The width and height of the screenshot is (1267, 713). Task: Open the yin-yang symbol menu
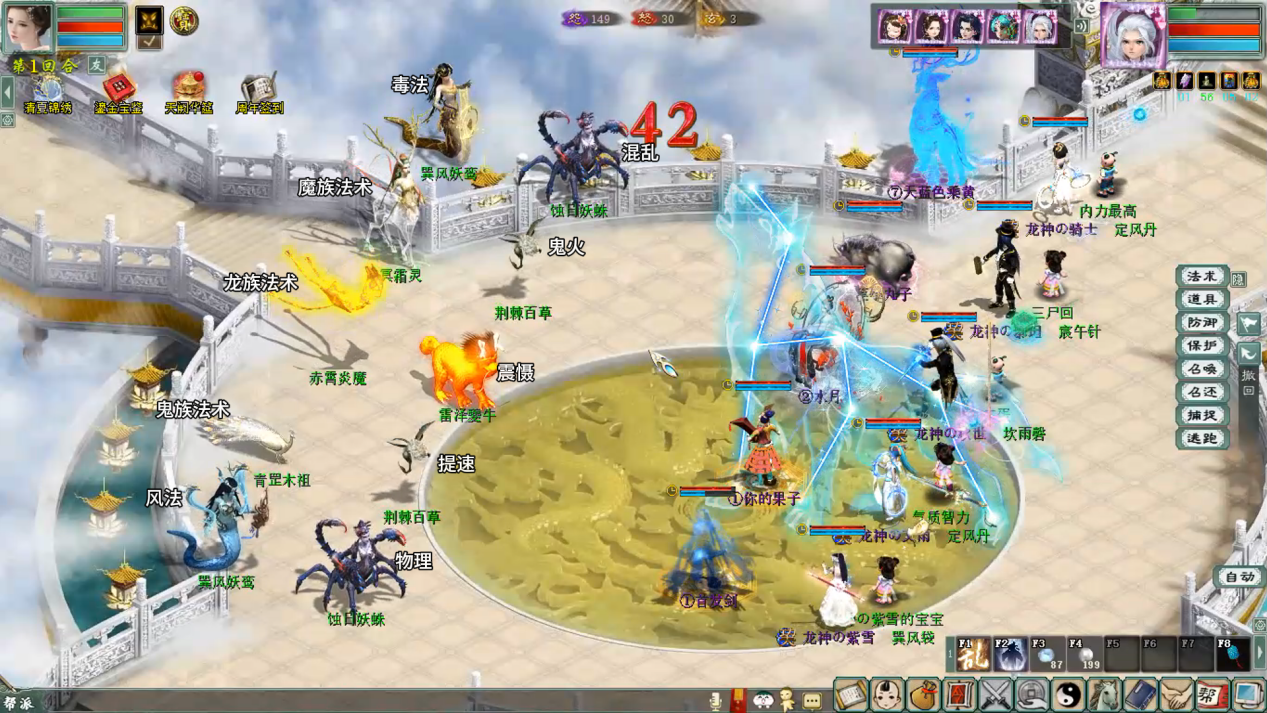tap(1068, 694)
